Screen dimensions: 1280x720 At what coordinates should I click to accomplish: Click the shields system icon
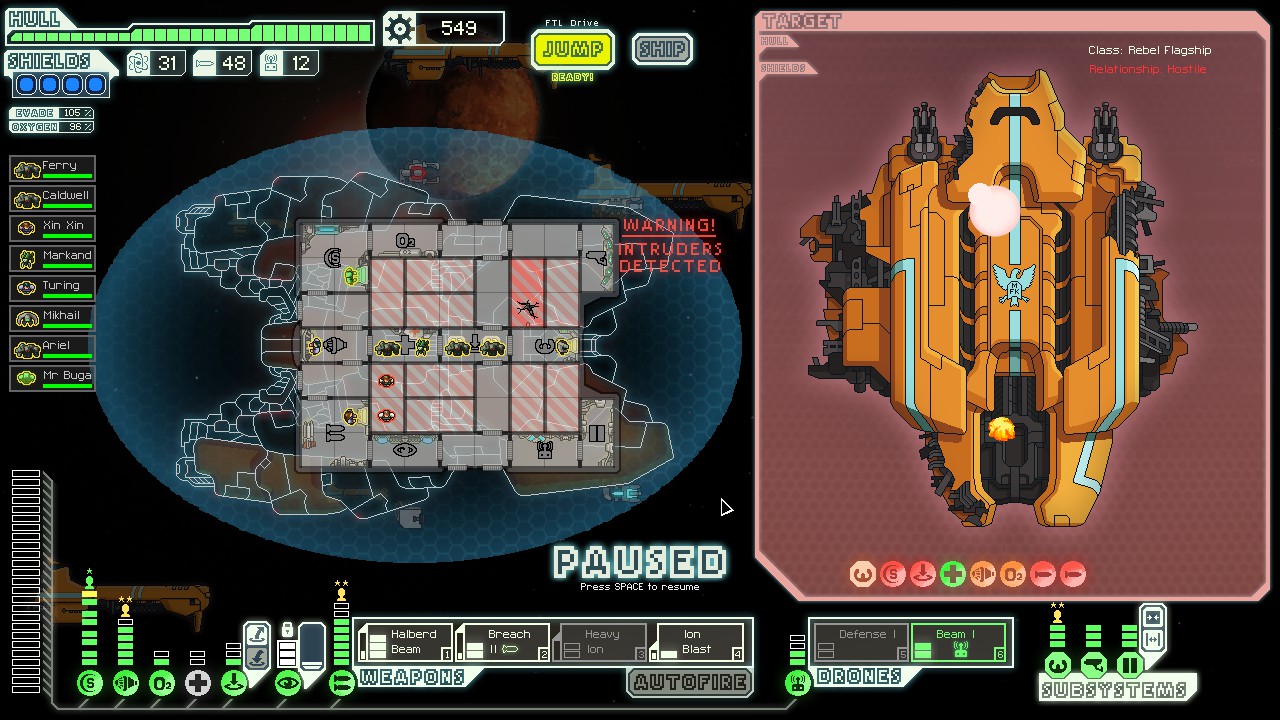point(90,684)
